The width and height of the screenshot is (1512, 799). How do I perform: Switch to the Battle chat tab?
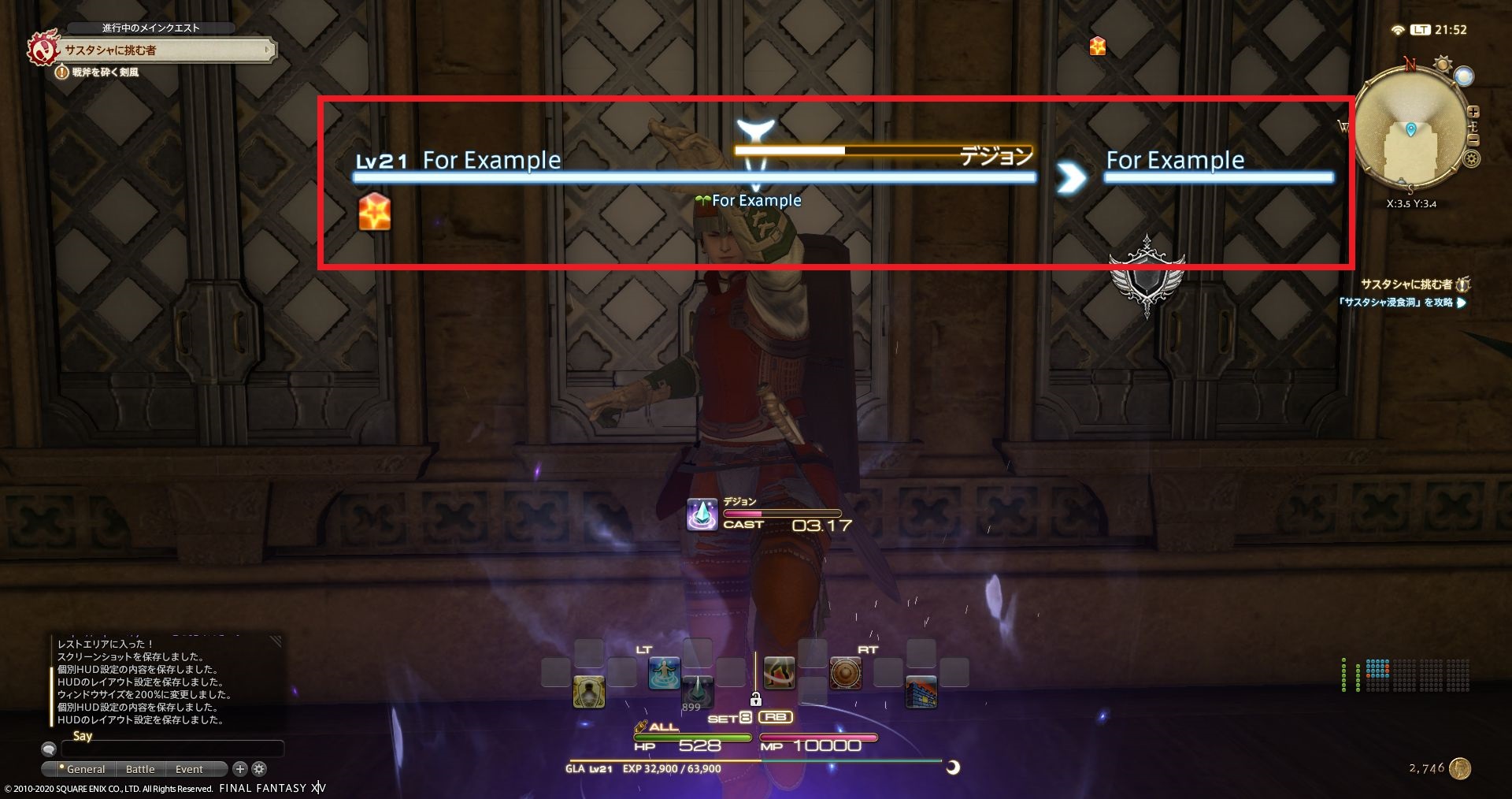click(140, 769)
